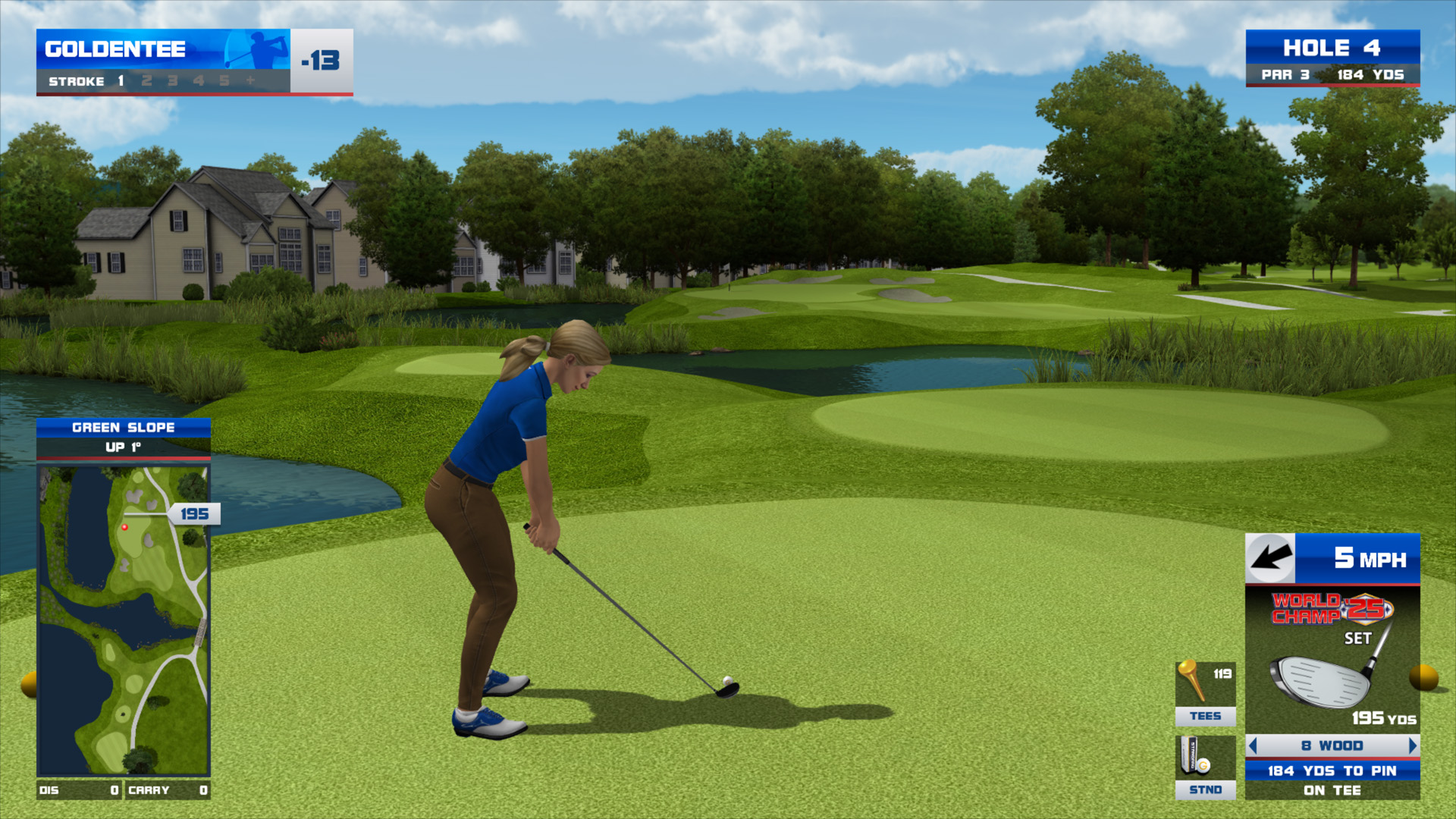The image size is (1456, 819).
Task: Select the previous club with left arrow
Action: (1253, 746)
